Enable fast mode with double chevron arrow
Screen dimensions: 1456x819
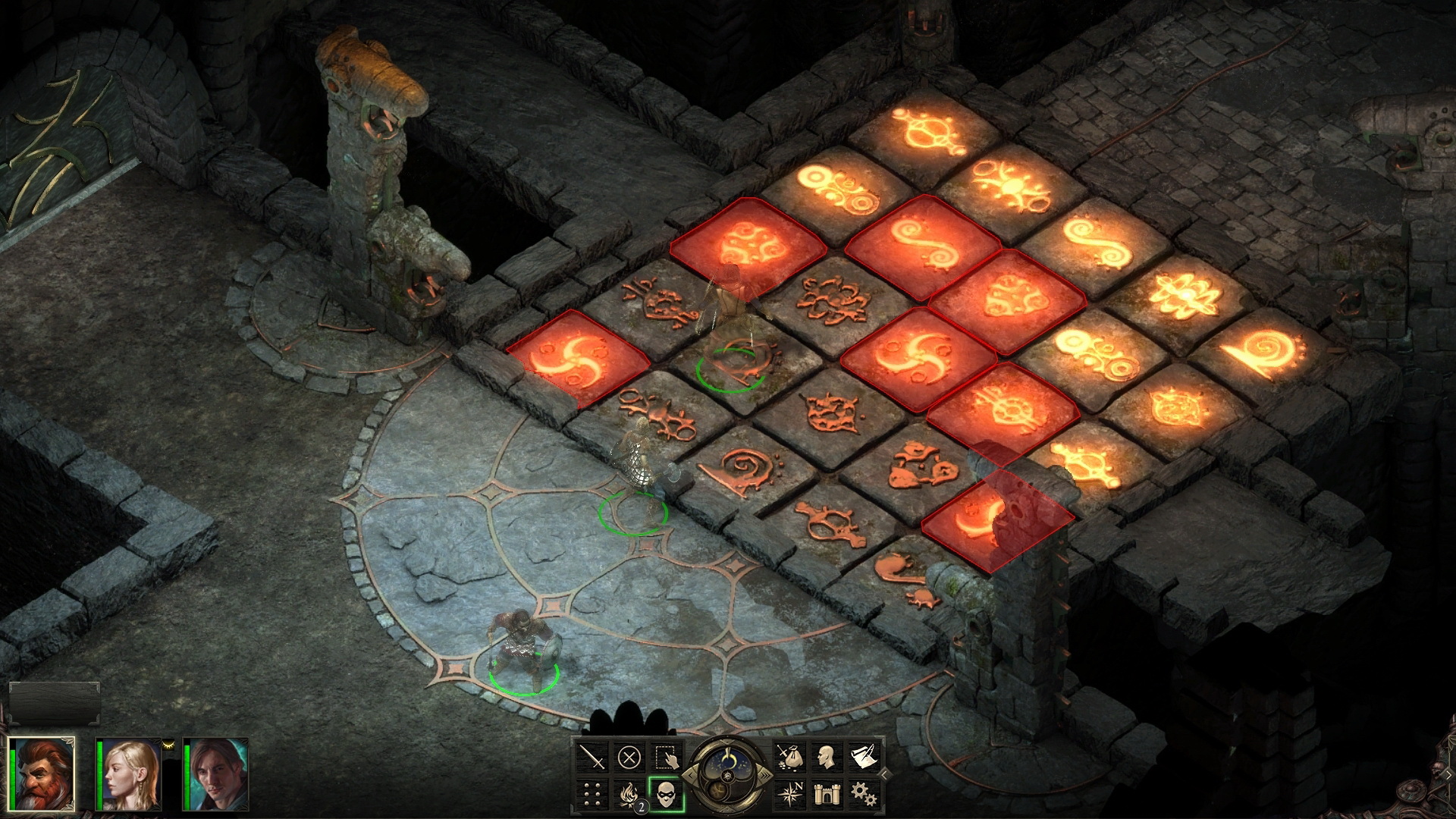[767, 775]
